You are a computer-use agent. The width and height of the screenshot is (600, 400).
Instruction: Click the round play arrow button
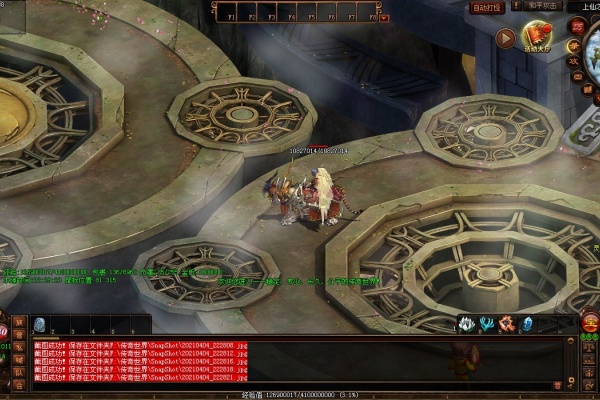(506, 39)
